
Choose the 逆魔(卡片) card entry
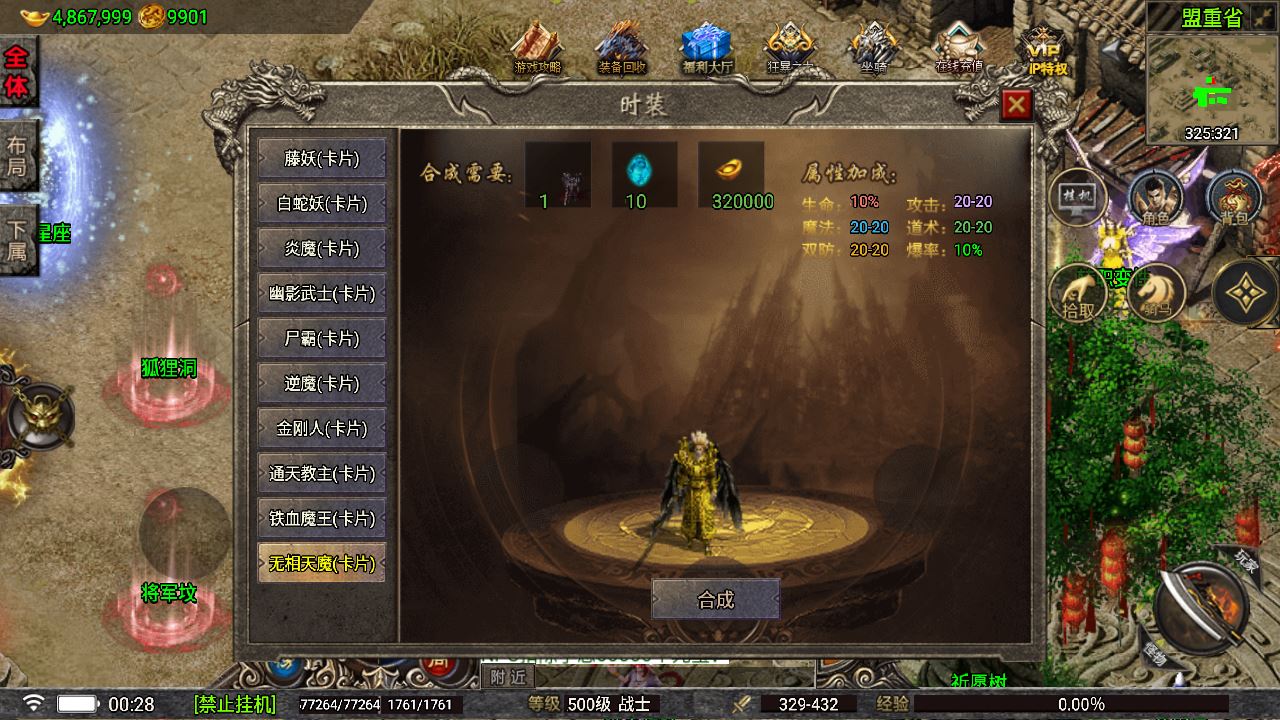(321, 383)
